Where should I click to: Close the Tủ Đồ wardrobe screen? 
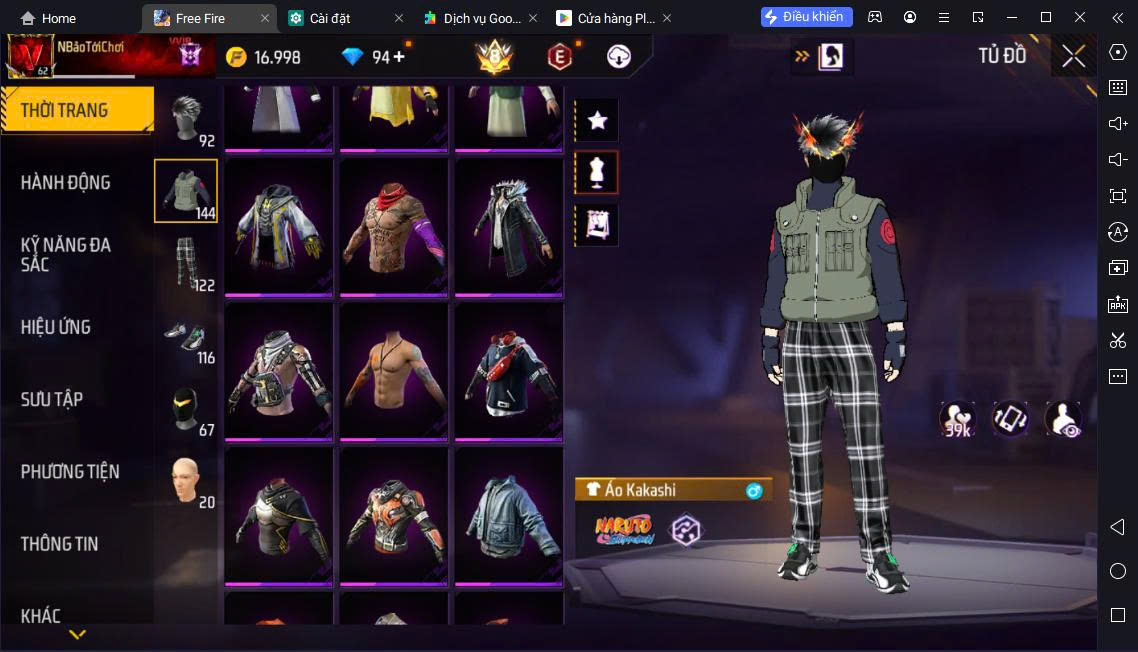coord(1073,56)
